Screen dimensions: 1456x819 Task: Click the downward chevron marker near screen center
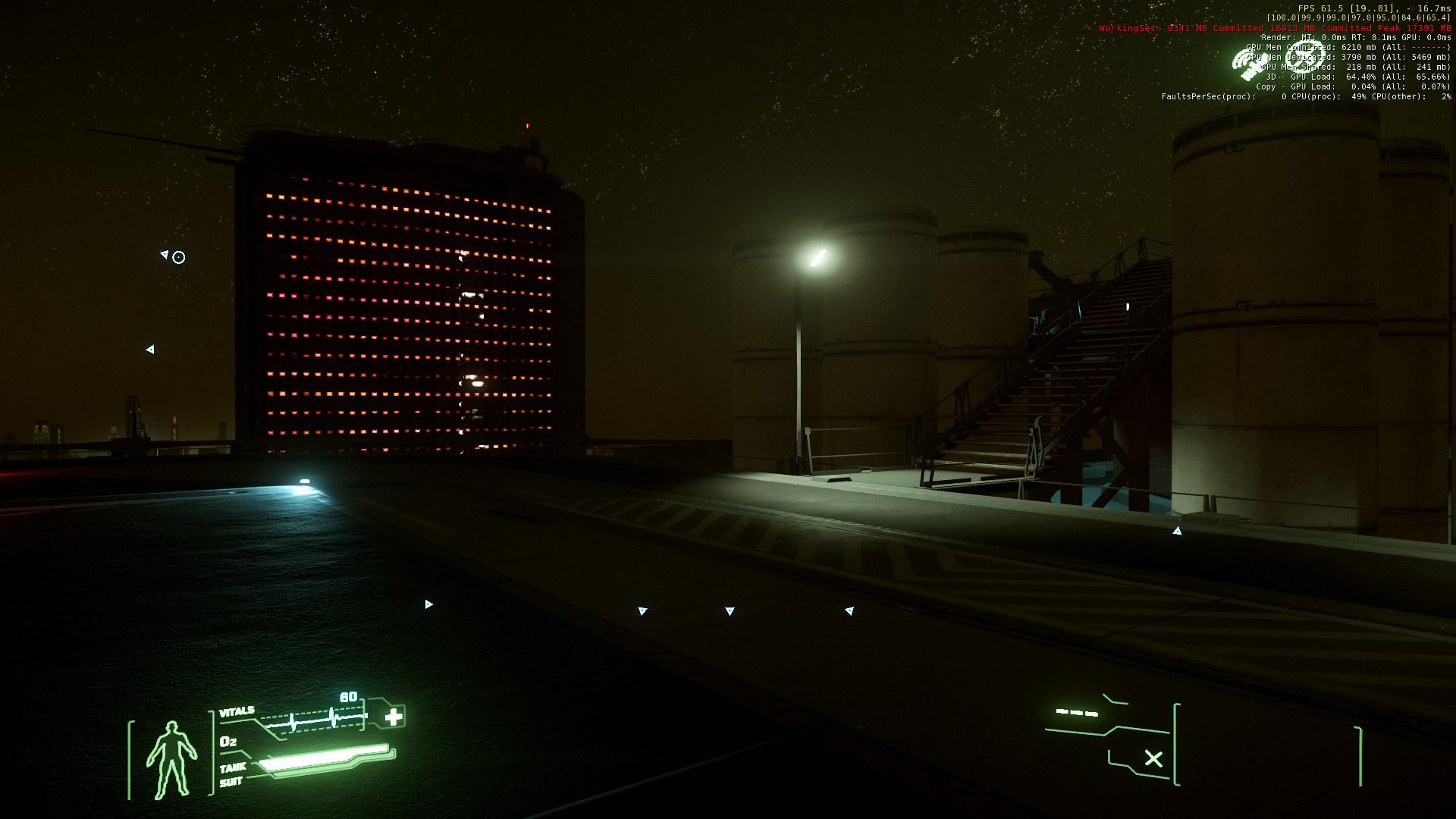click(730, 609)
